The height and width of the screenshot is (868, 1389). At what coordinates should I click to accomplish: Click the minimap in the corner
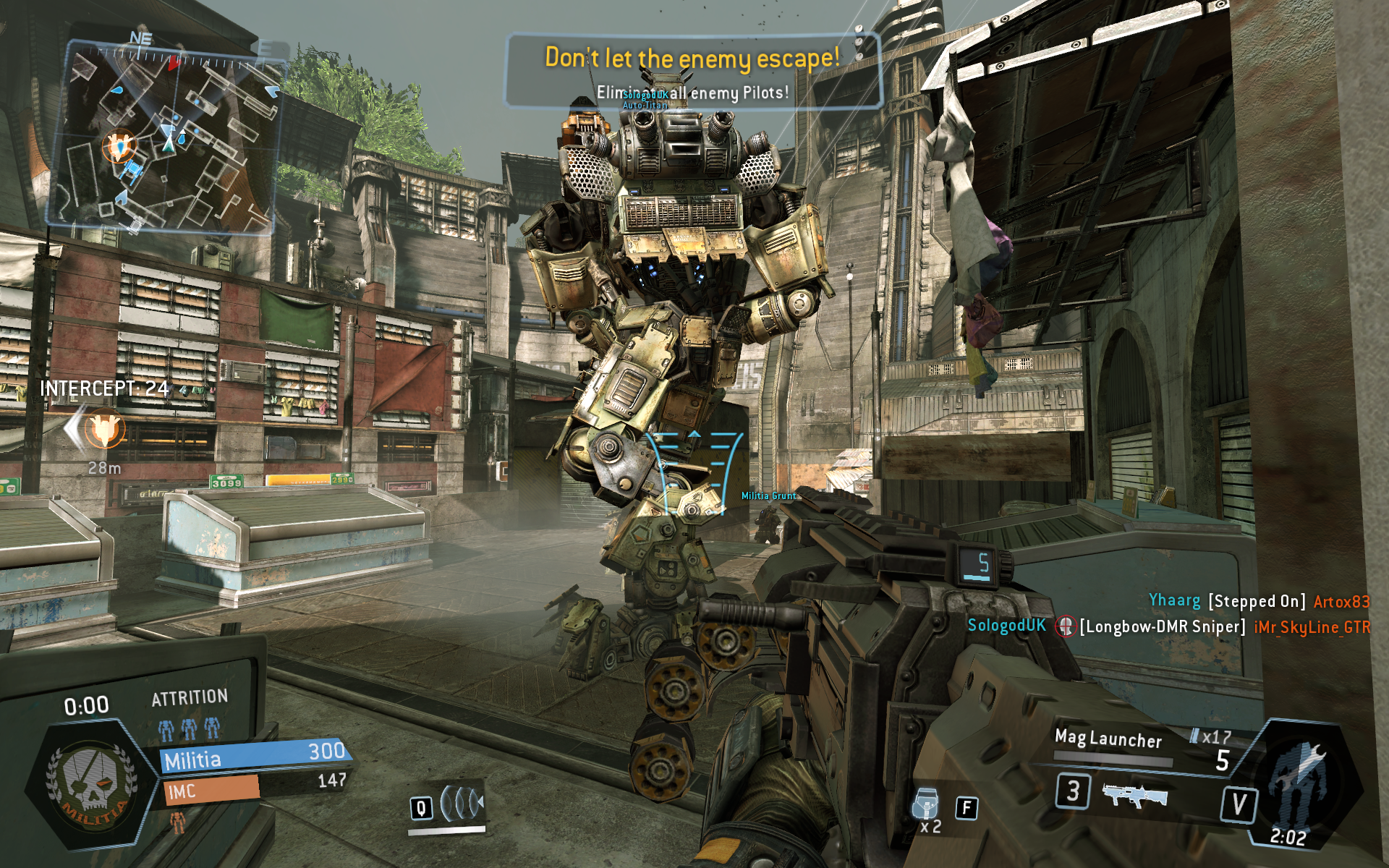click(165, 137)
